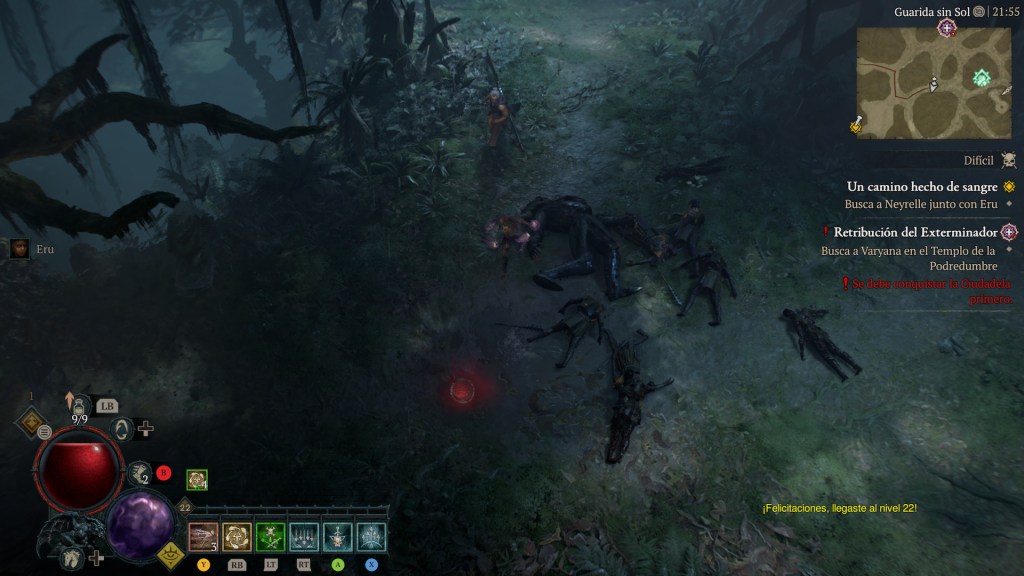1024x576 pixels.
Task: Click the green-bordered buff icon
Action: click(197, 480)
